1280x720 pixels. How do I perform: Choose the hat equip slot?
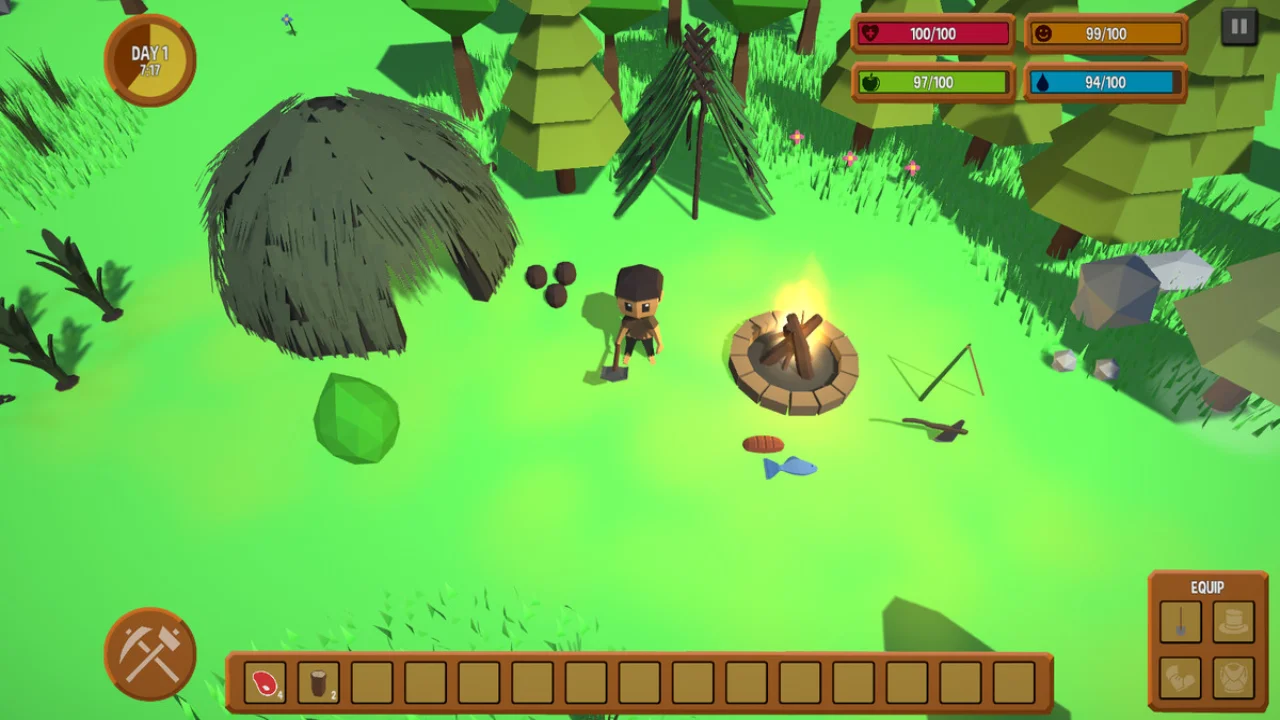(x=1233, y=622)
